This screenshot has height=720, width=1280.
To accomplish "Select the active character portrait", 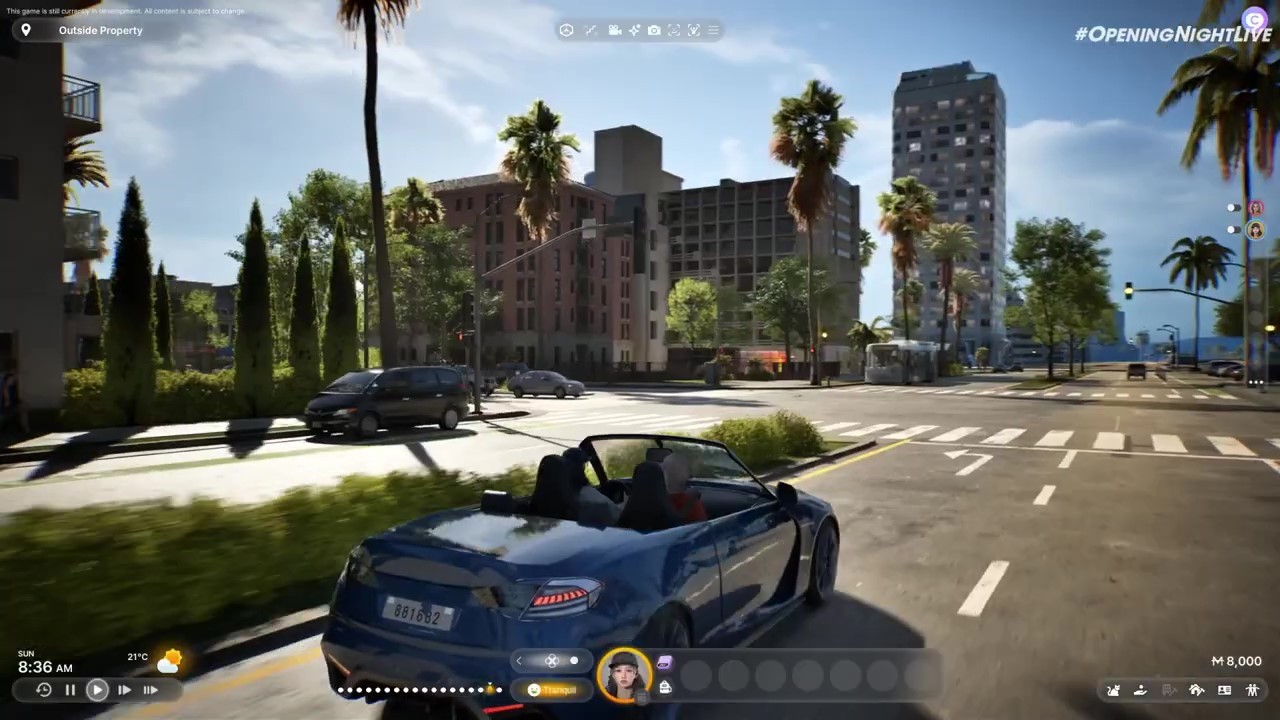I will 625,675.
